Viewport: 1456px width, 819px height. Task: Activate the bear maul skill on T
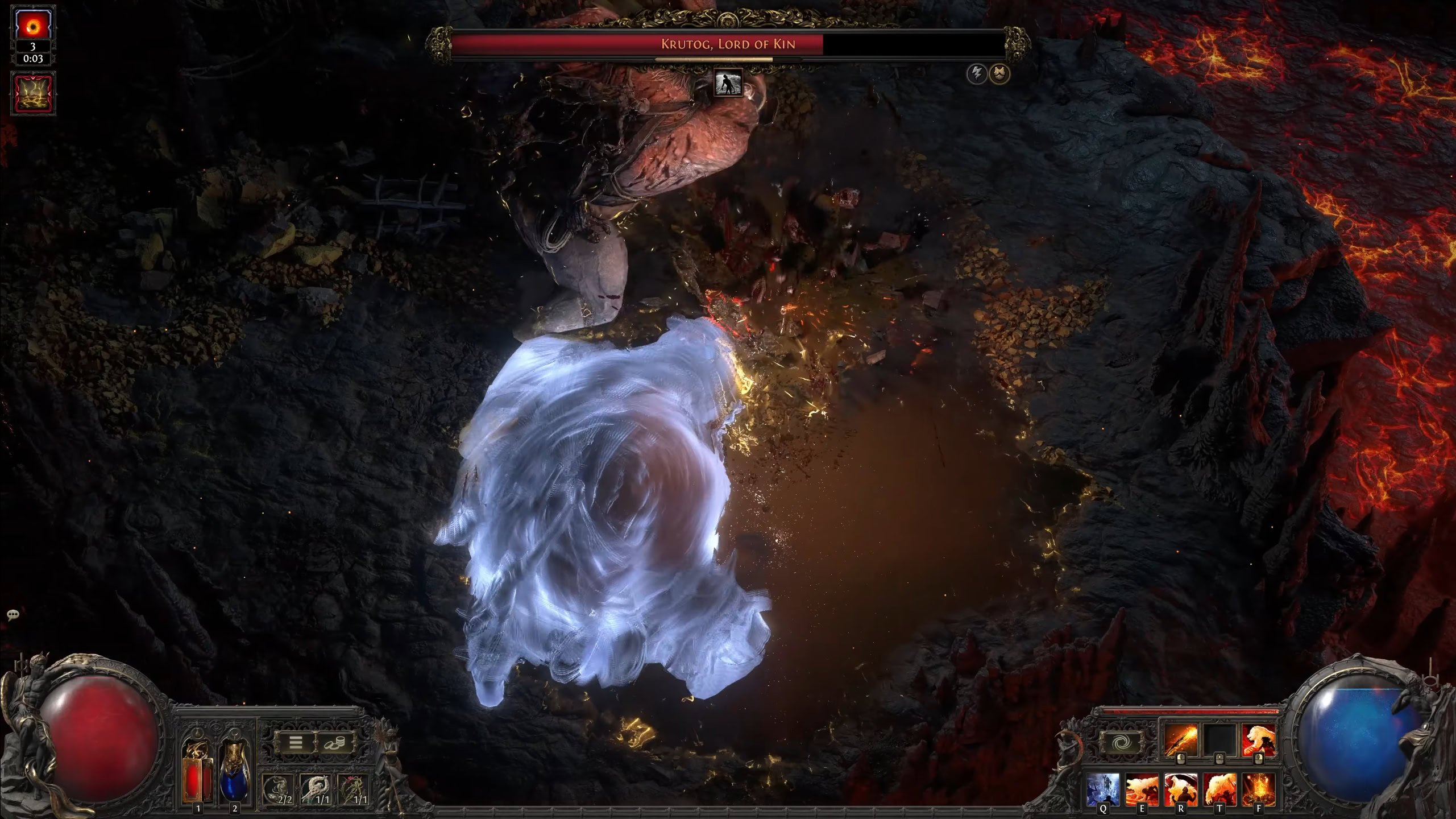[1219, 789]
